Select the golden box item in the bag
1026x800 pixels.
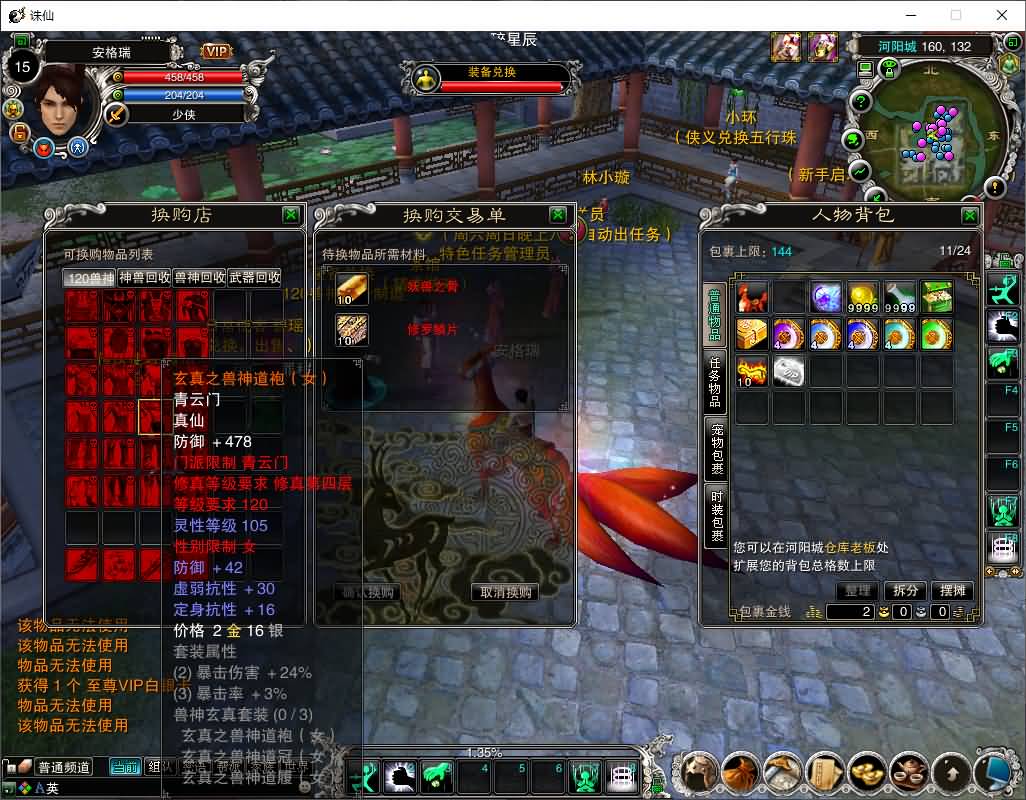[752, 334]
